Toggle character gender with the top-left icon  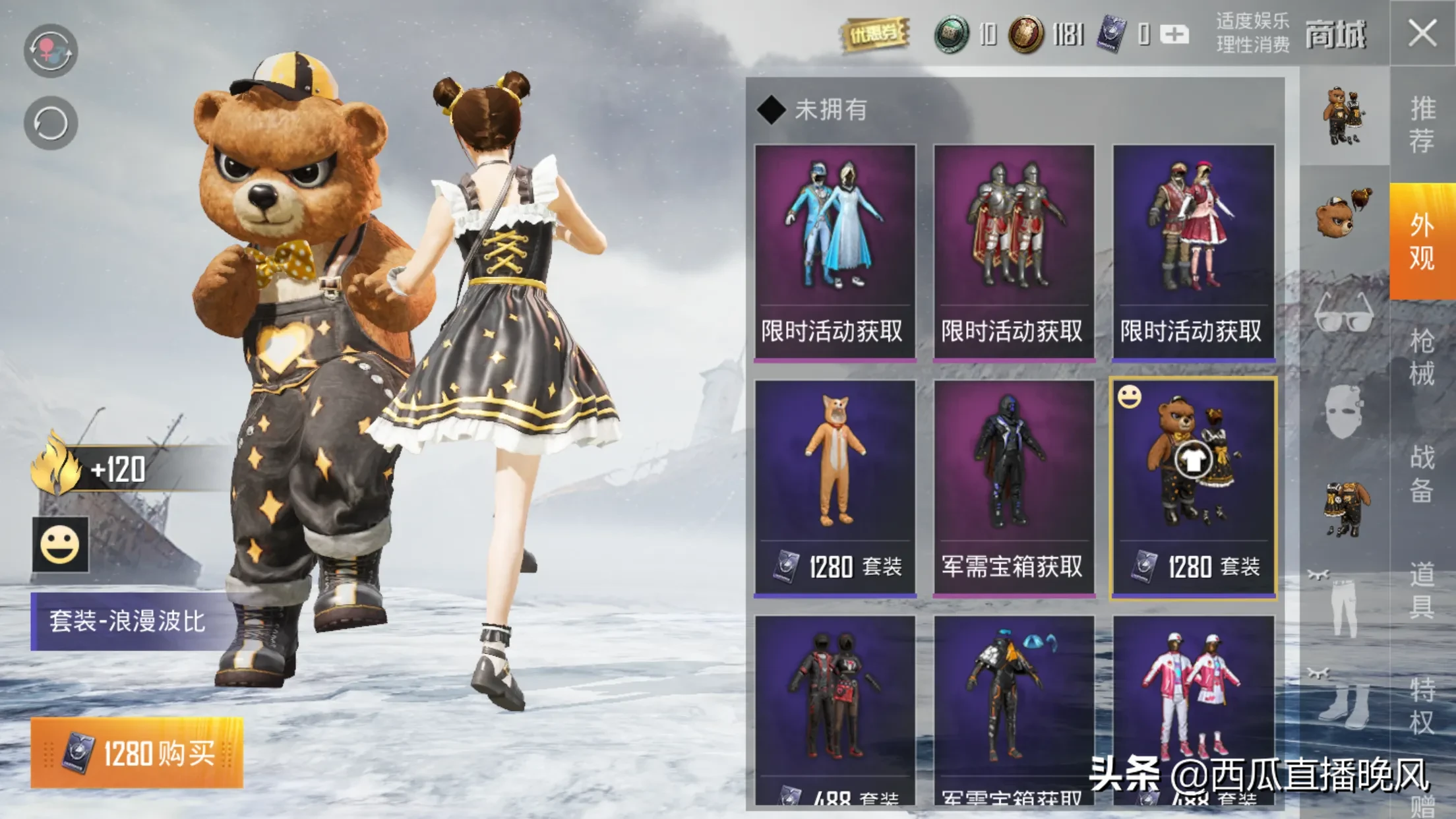pyautogui.click(x=51, y=50)
